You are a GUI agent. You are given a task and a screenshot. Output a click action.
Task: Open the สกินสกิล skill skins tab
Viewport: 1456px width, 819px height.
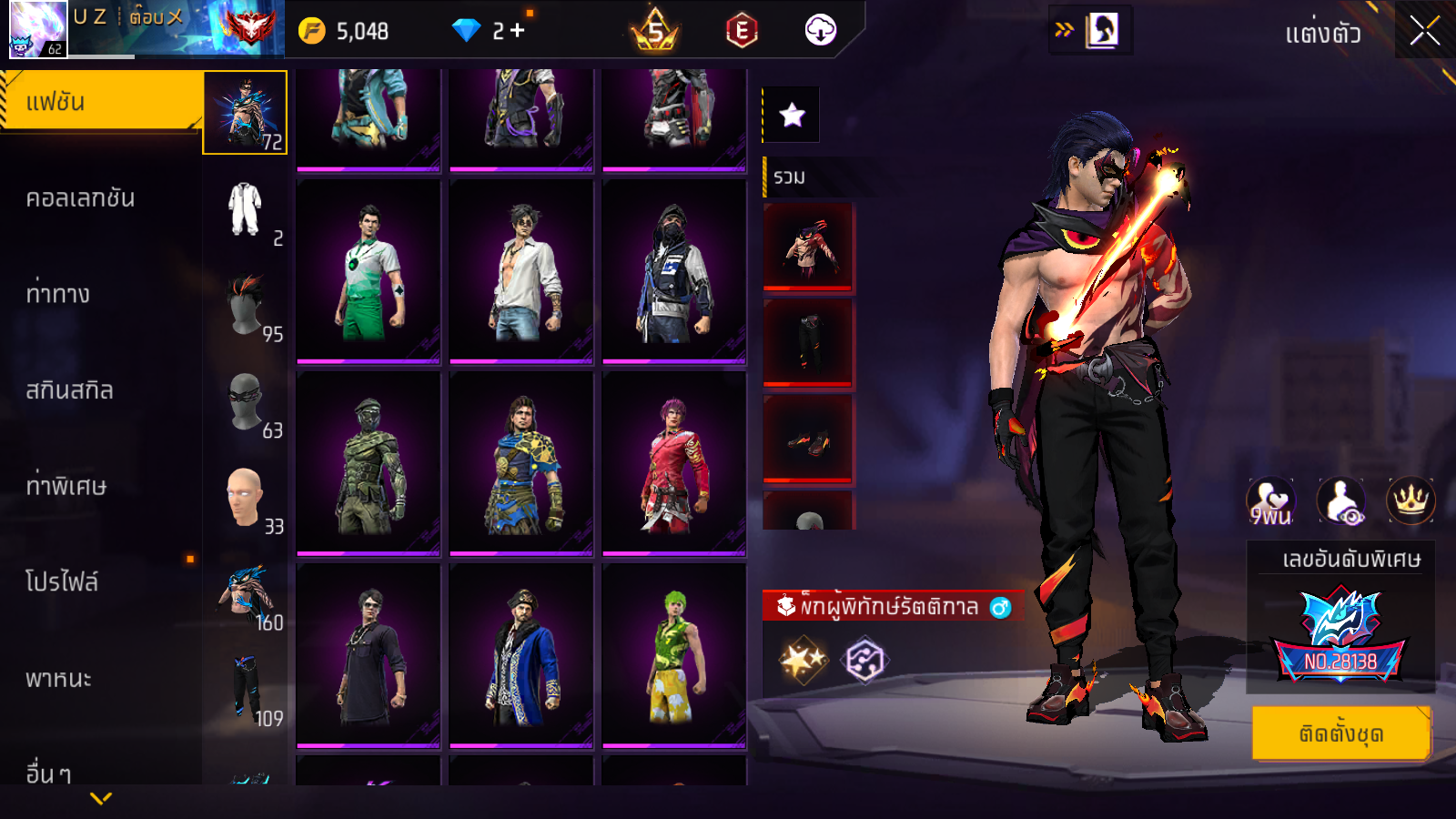(x=69, y=390)
